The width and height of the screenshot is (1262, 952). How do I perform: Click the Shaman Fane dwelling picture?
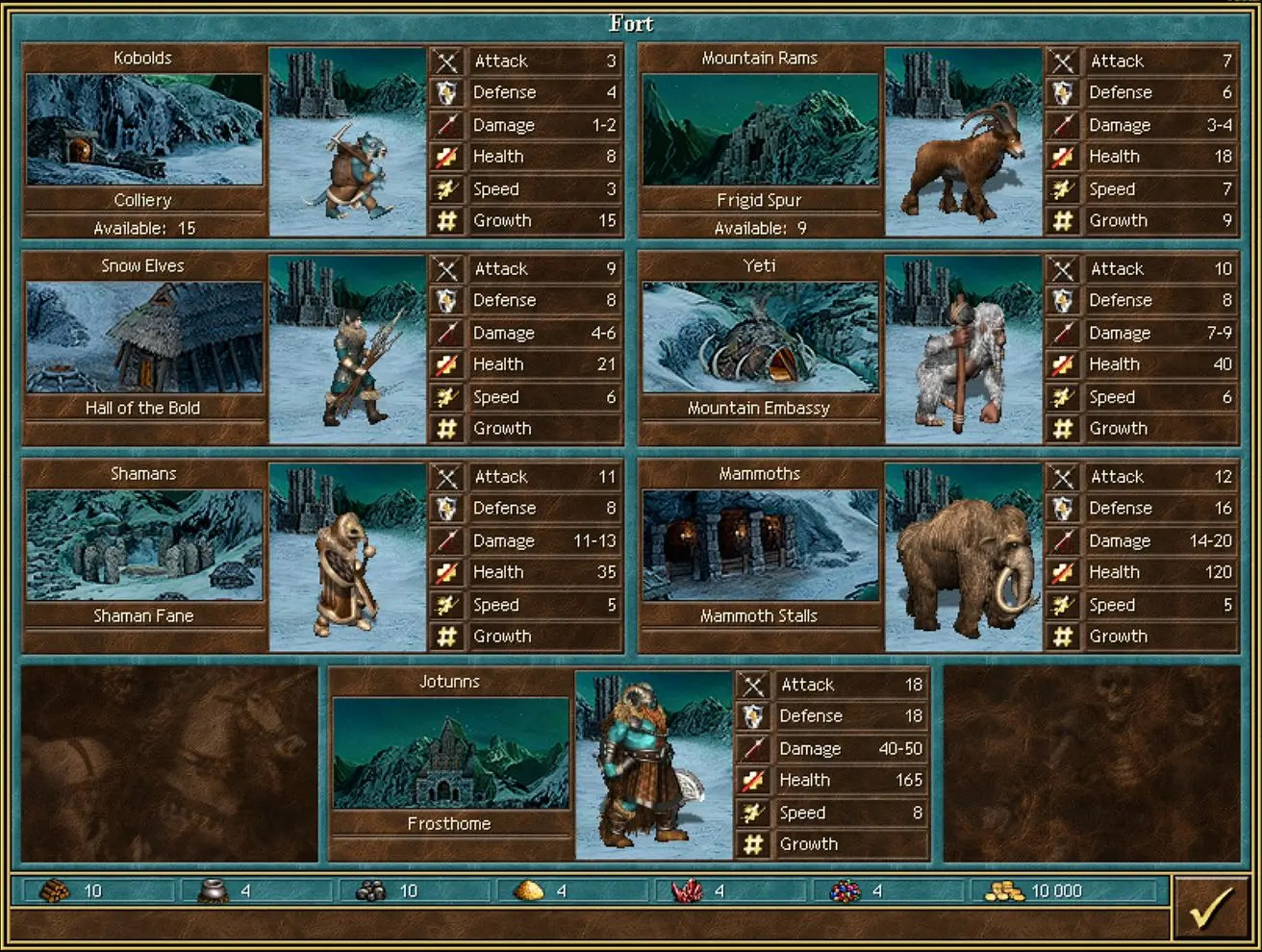point(144,545)
